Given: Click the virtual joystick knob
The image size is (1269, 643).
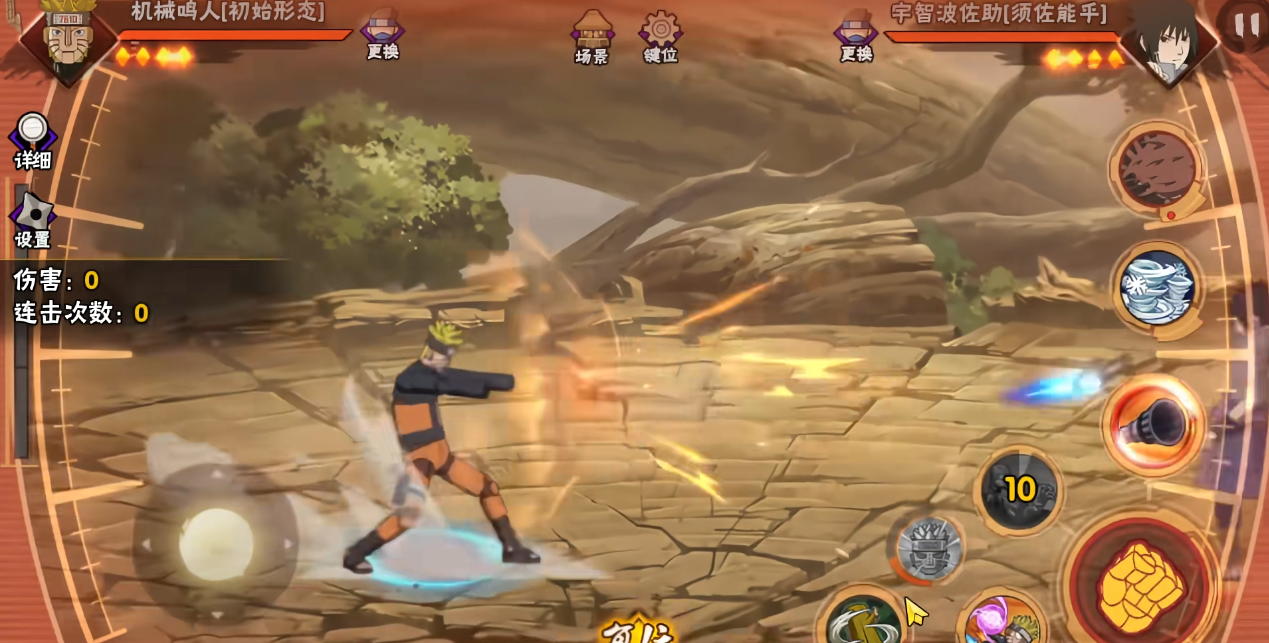Looking at the screenshot, I should (215, 544).
